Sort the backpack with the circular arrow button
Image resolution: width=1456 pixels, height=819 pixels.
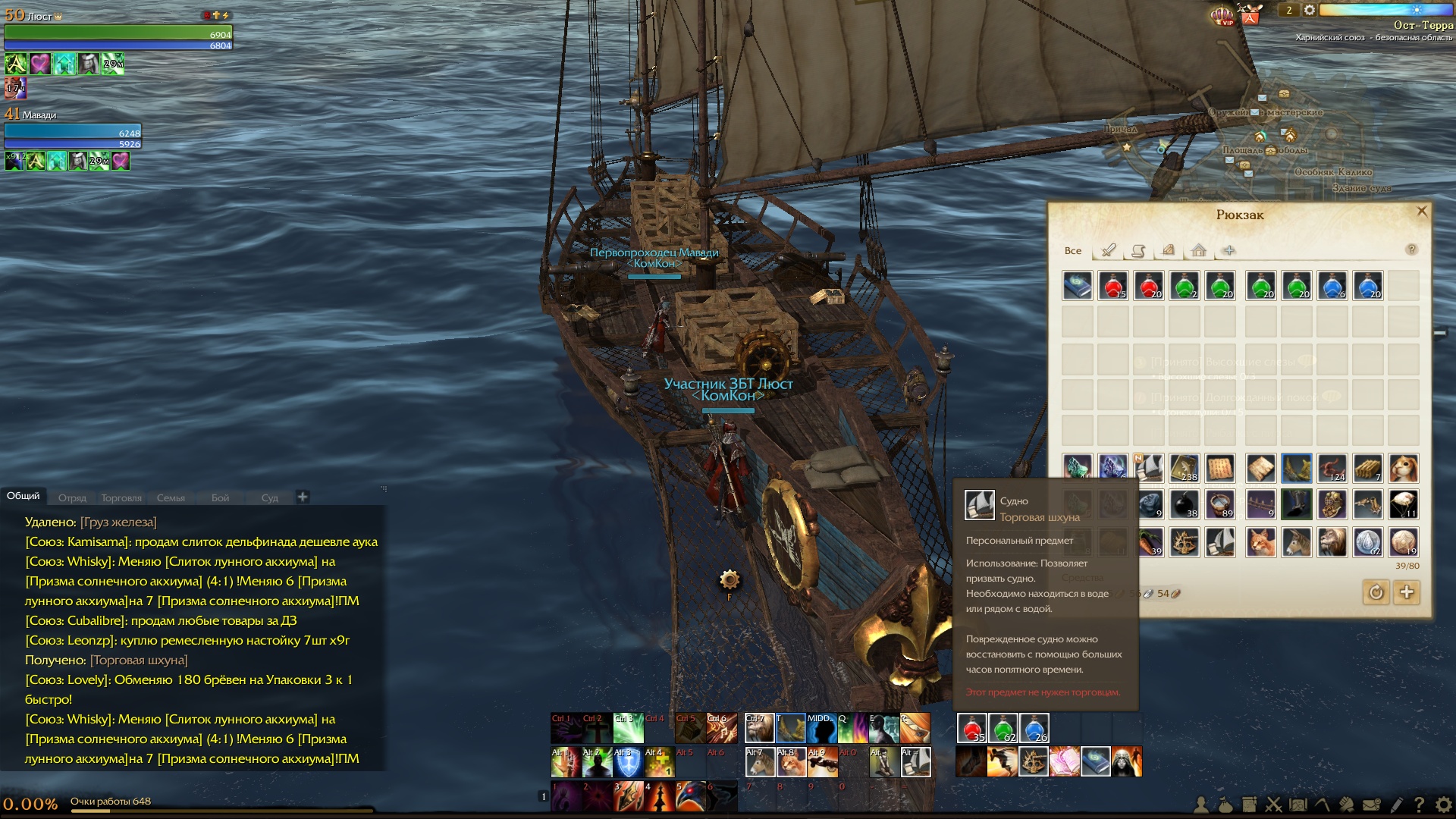coord(1376,592)
